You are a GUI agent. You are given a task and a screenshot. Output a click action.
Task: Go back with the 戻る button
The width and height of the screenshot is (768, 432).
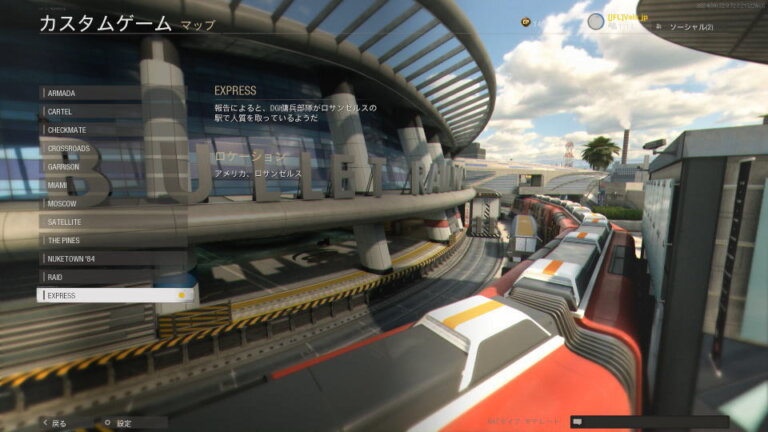(55, 423)
